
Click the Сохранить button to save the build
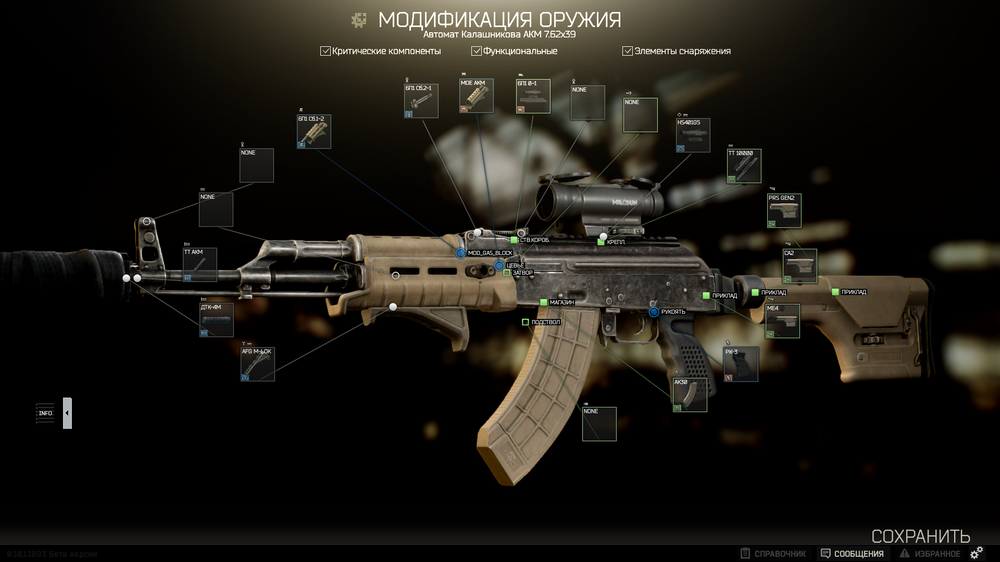920,536
